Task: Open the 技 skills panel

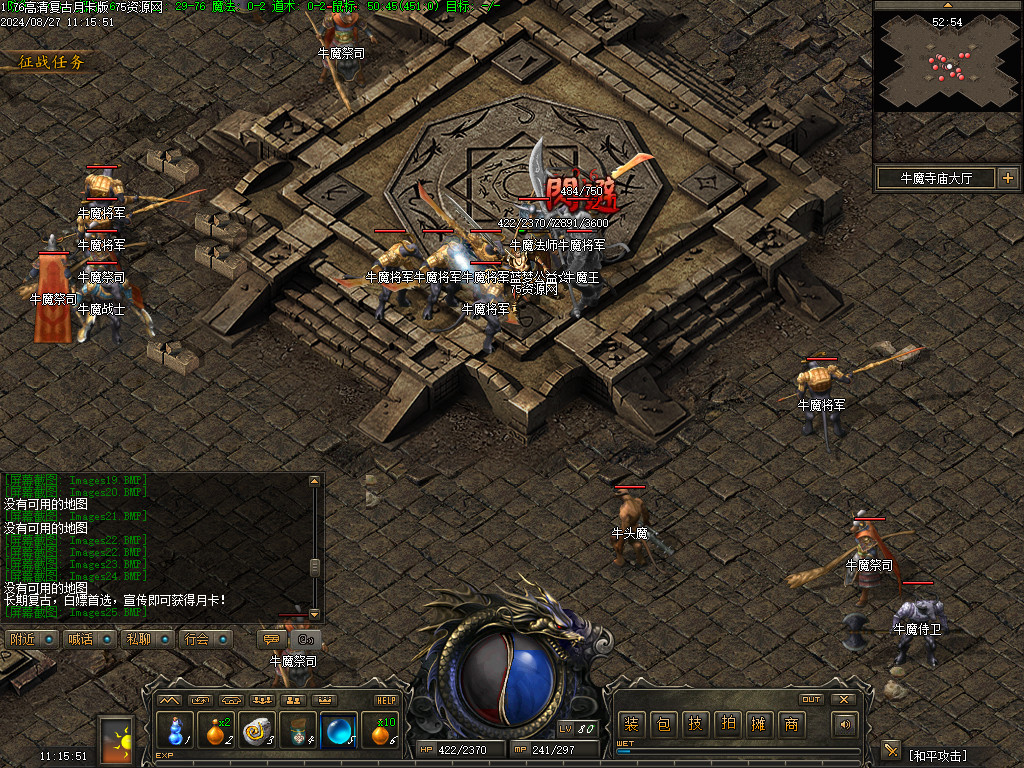Action: tap(695, 724)
